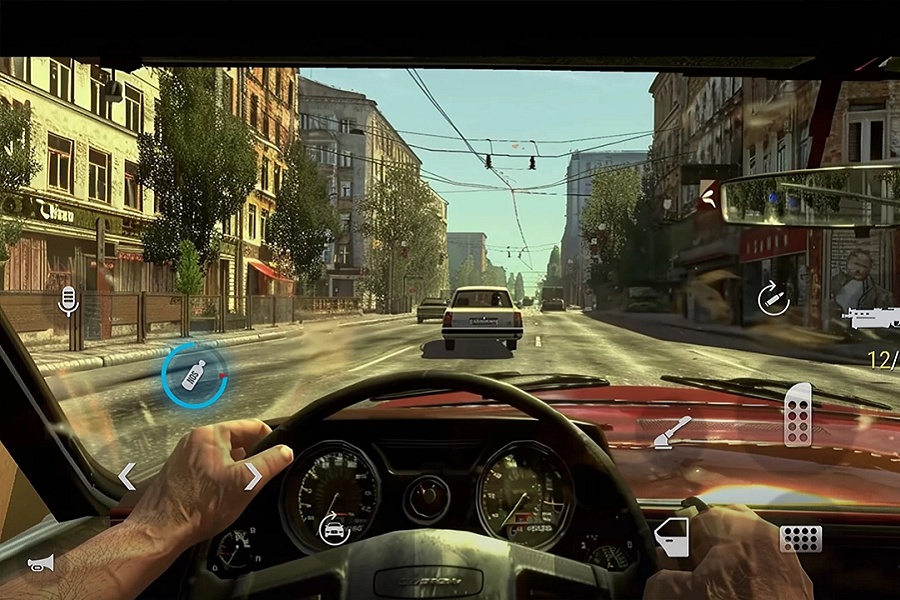Viewport: 900px width, 600px height.
Task: Select the rifle weapon icon
Action: [x=871, y=318]
